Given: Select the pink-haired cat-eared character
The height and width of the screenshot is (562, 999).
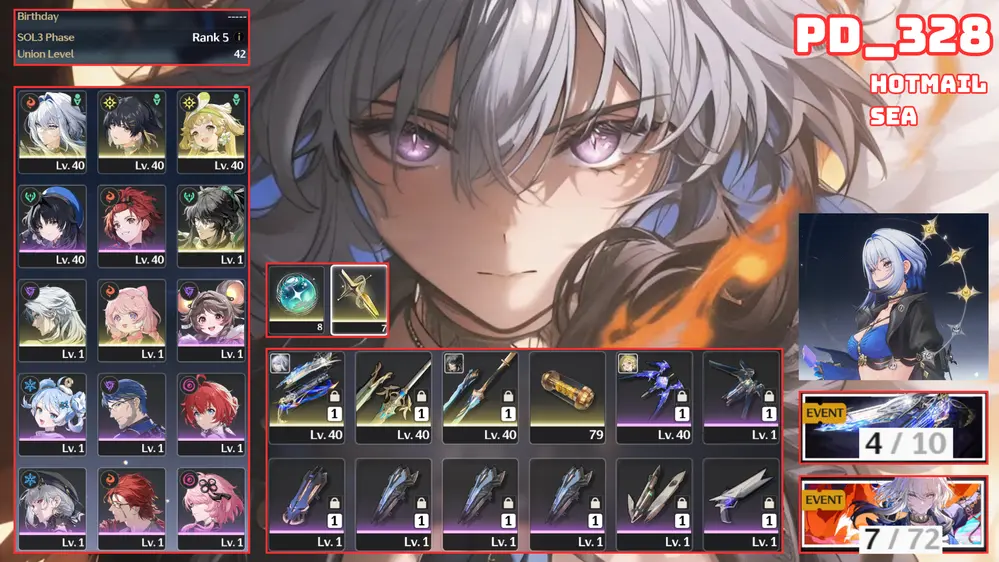Looking at the screenshot, I should click(x=132, y=319).
